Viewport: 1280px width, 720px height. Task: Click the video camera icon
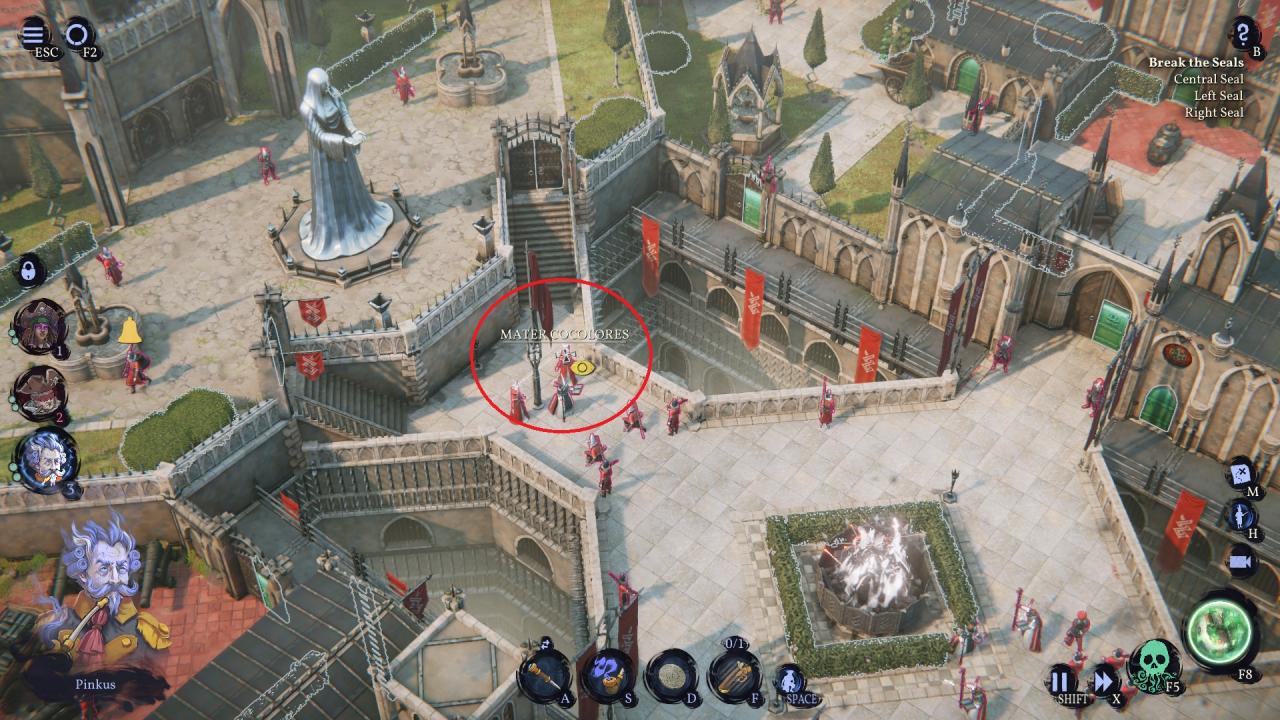point(1241,561)
